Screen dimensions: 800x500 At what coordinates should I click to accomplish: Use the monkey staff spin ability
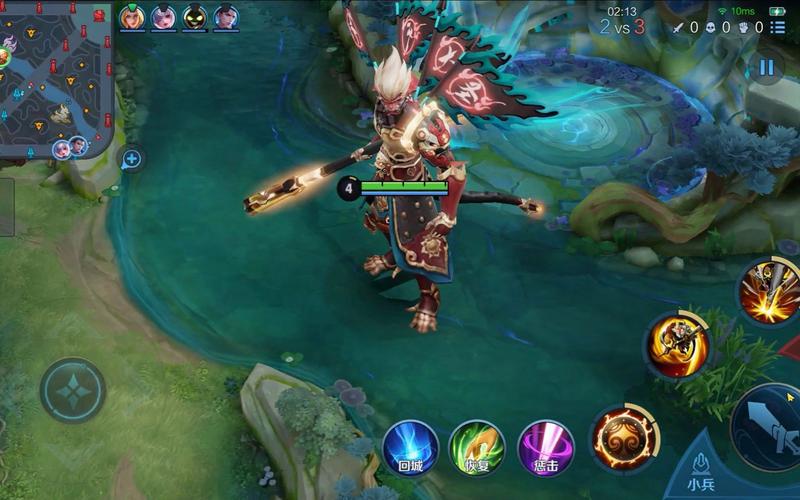[677, 346]
